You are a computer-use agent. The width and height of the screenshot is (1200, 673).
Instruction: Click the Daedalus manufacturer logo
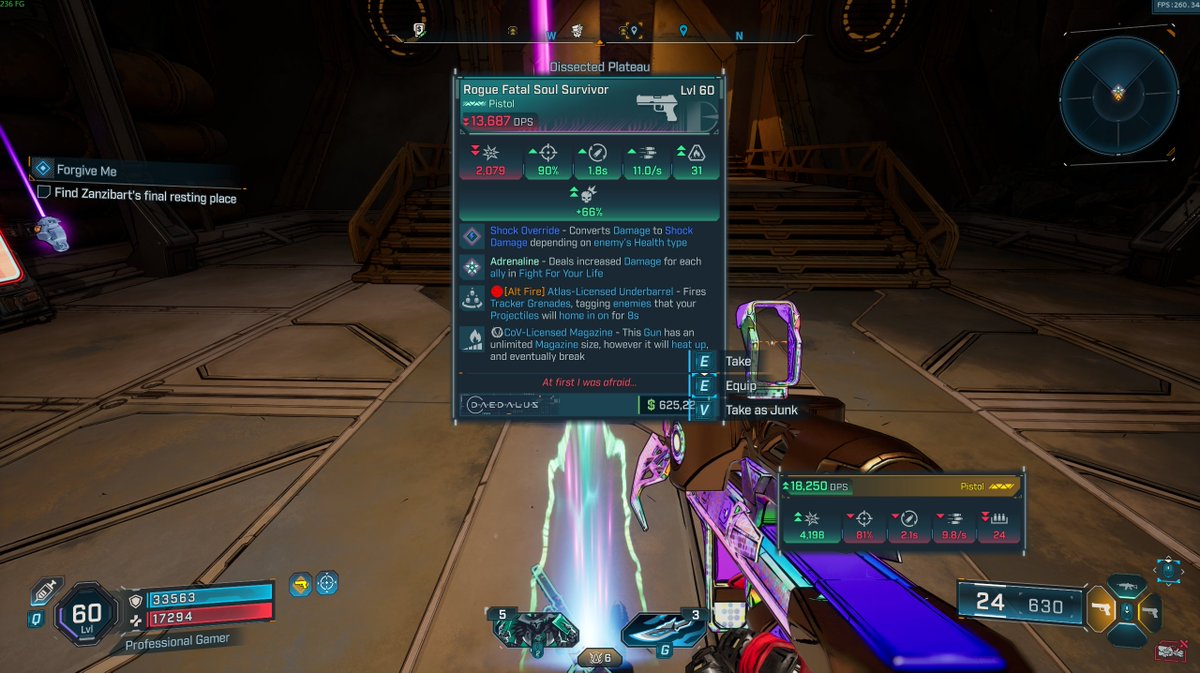[503, 405]
